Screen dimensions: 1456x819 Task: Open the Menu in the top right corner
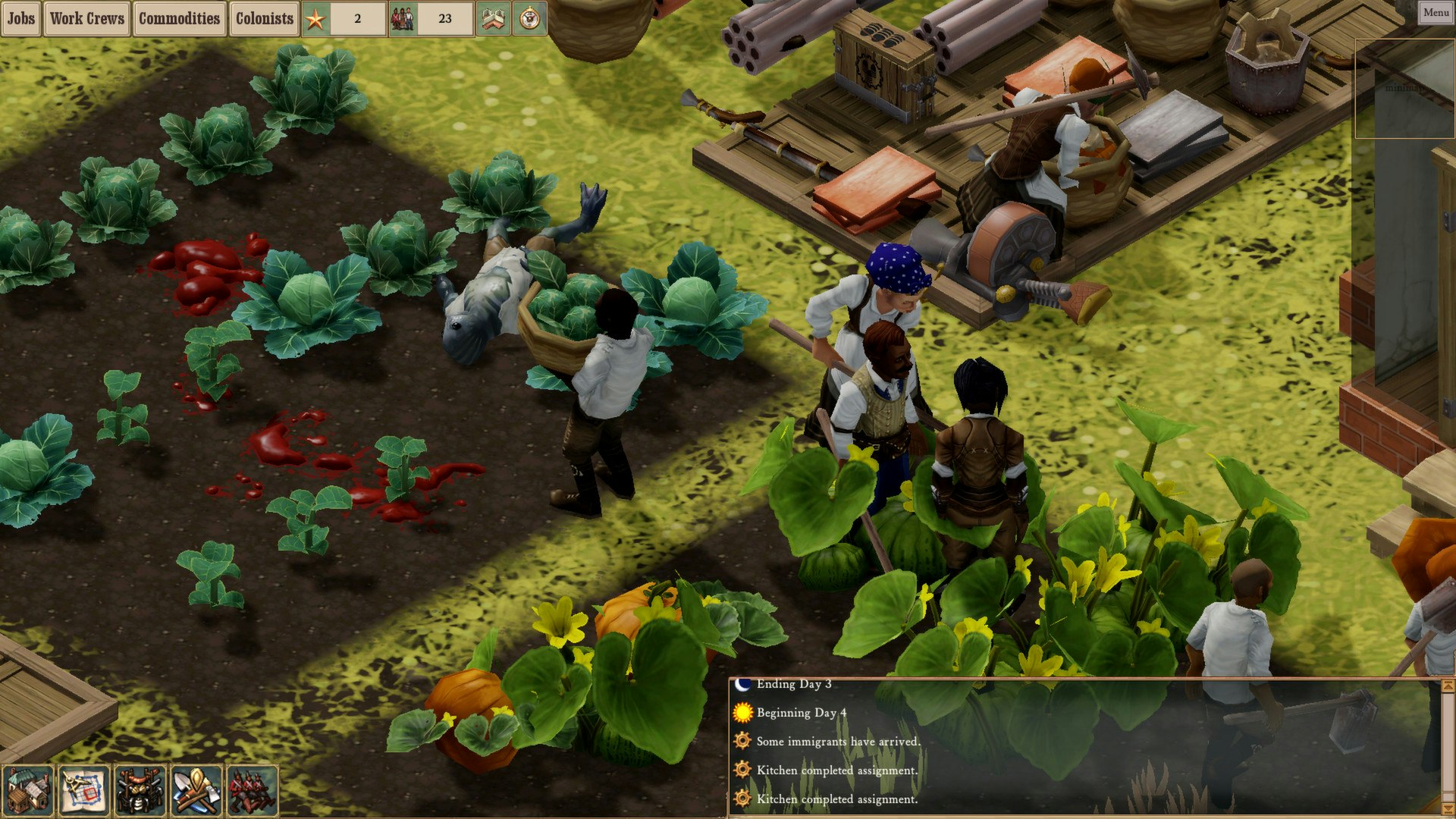1437,13
